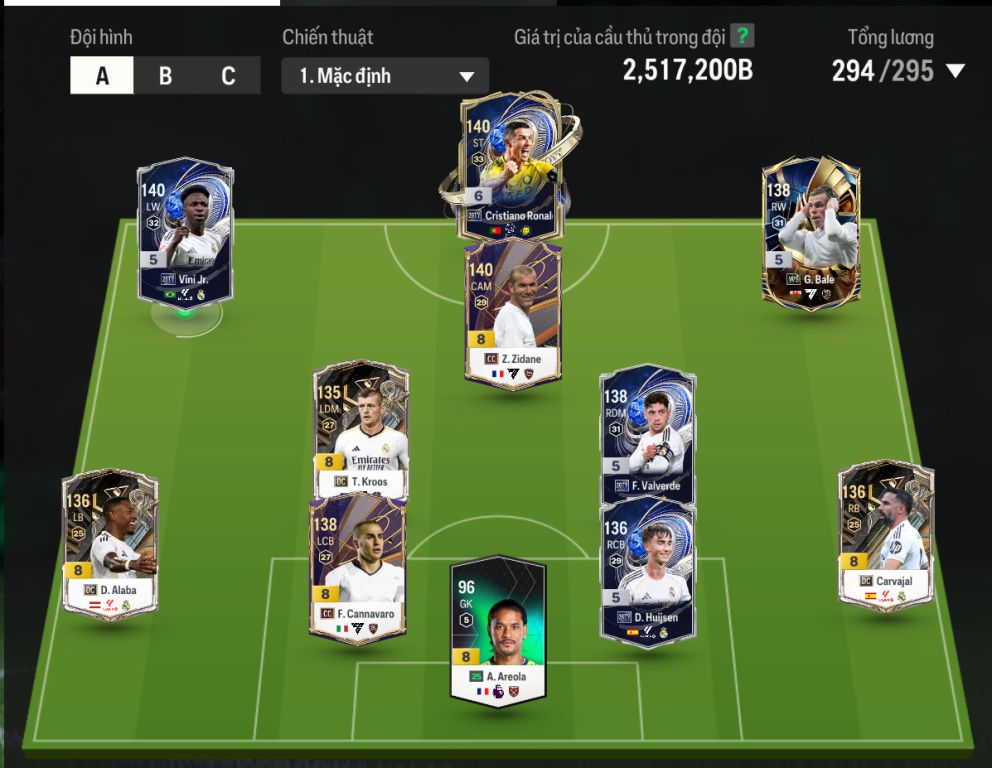Select the Carvajal right back card
Viewport: 992px width, 768px height.
pyautogui.click(x=885, y=534)
